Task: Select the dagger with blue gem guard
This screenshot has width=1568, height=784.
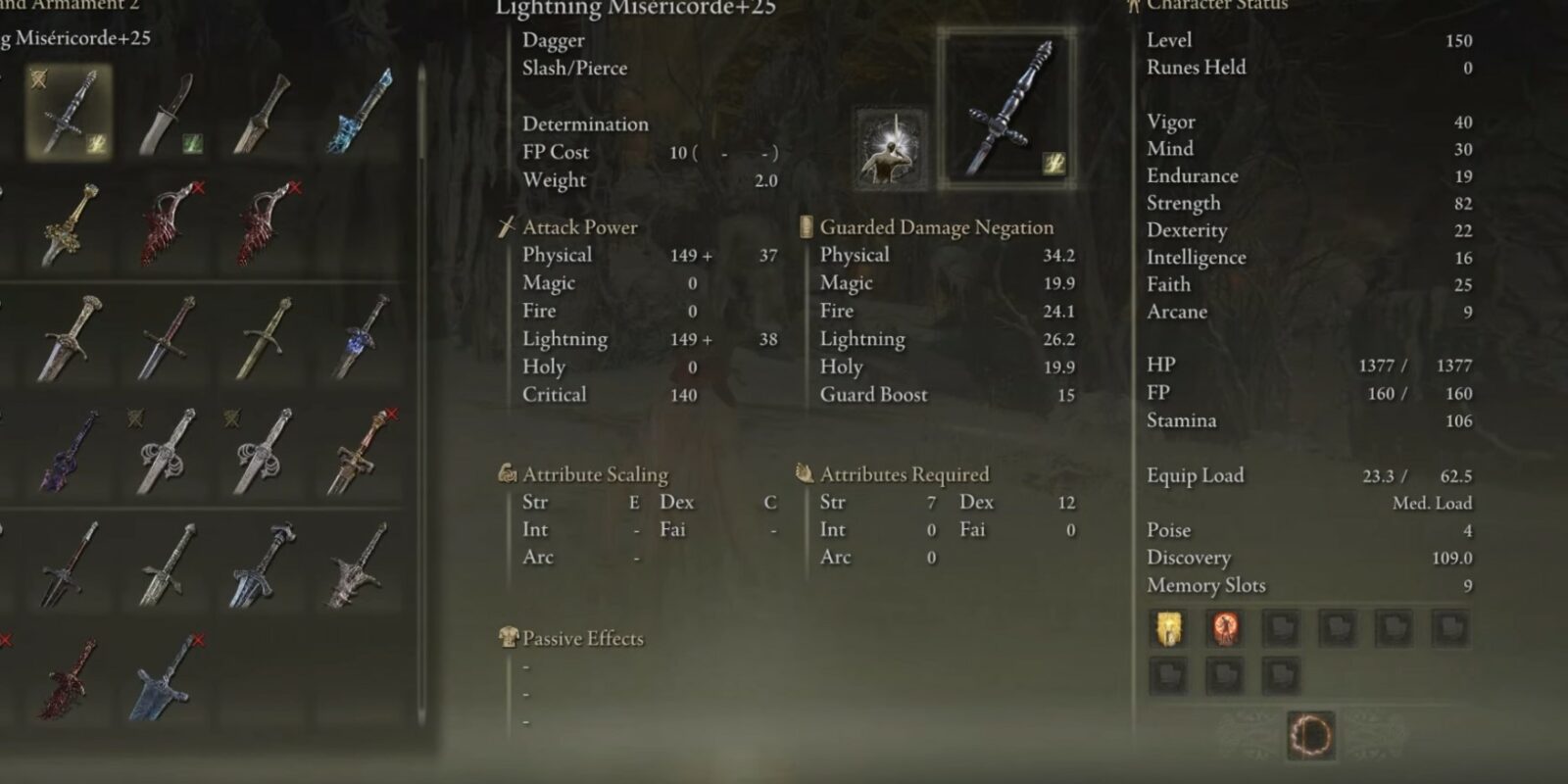Action: tap(360, 336)
